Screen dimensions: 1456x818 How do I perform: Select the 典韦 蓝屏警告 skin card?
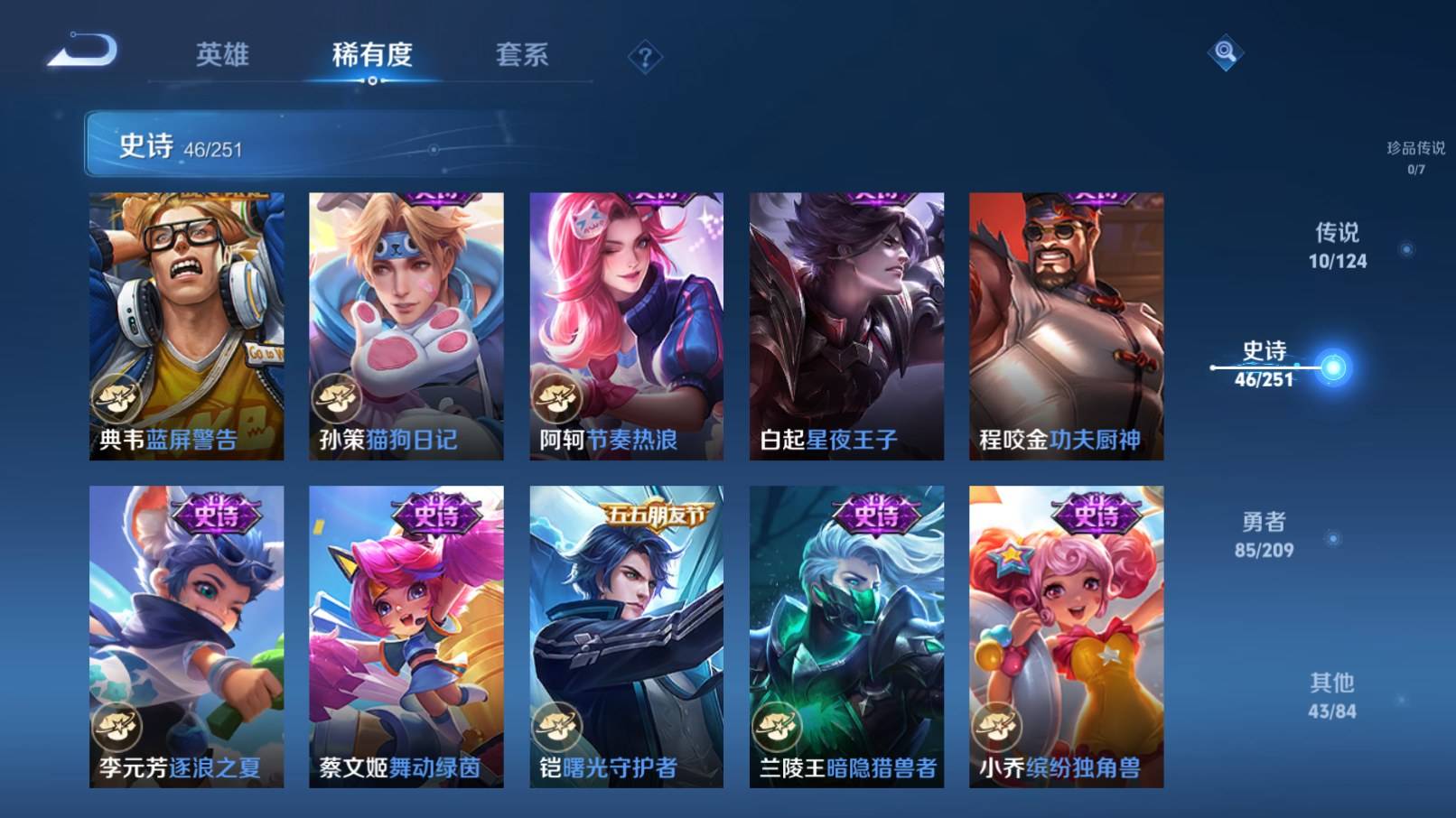tap(186, 326)
